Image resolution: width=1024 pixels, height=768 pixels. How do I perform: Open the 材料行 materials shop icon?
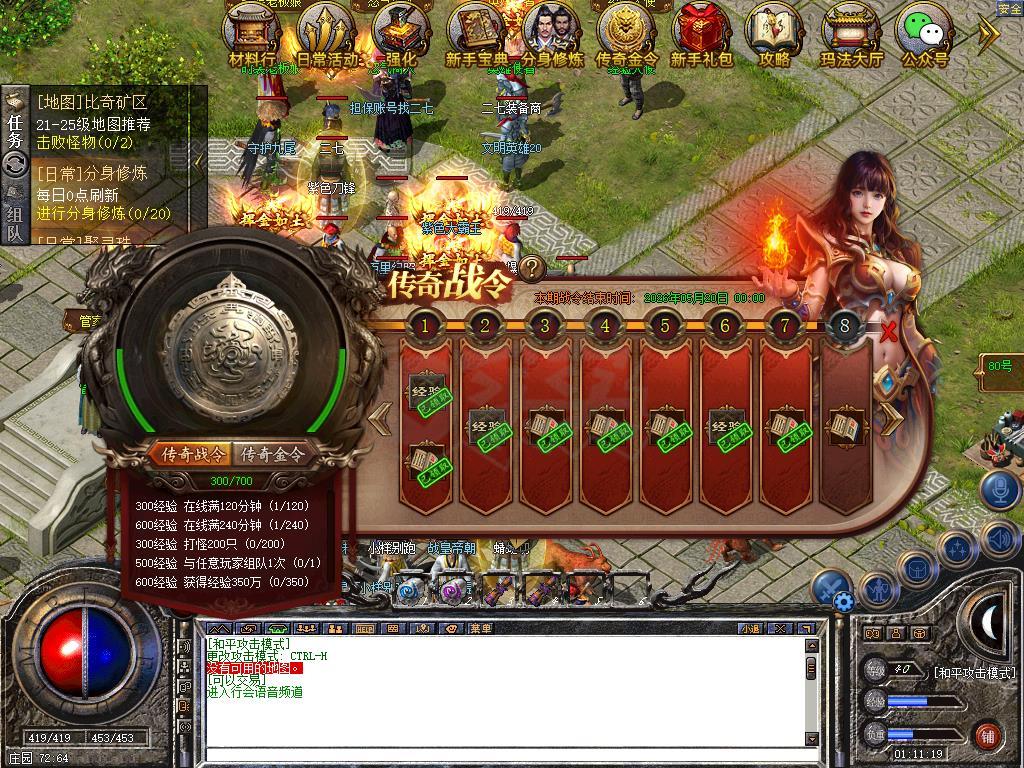(252, 32)
